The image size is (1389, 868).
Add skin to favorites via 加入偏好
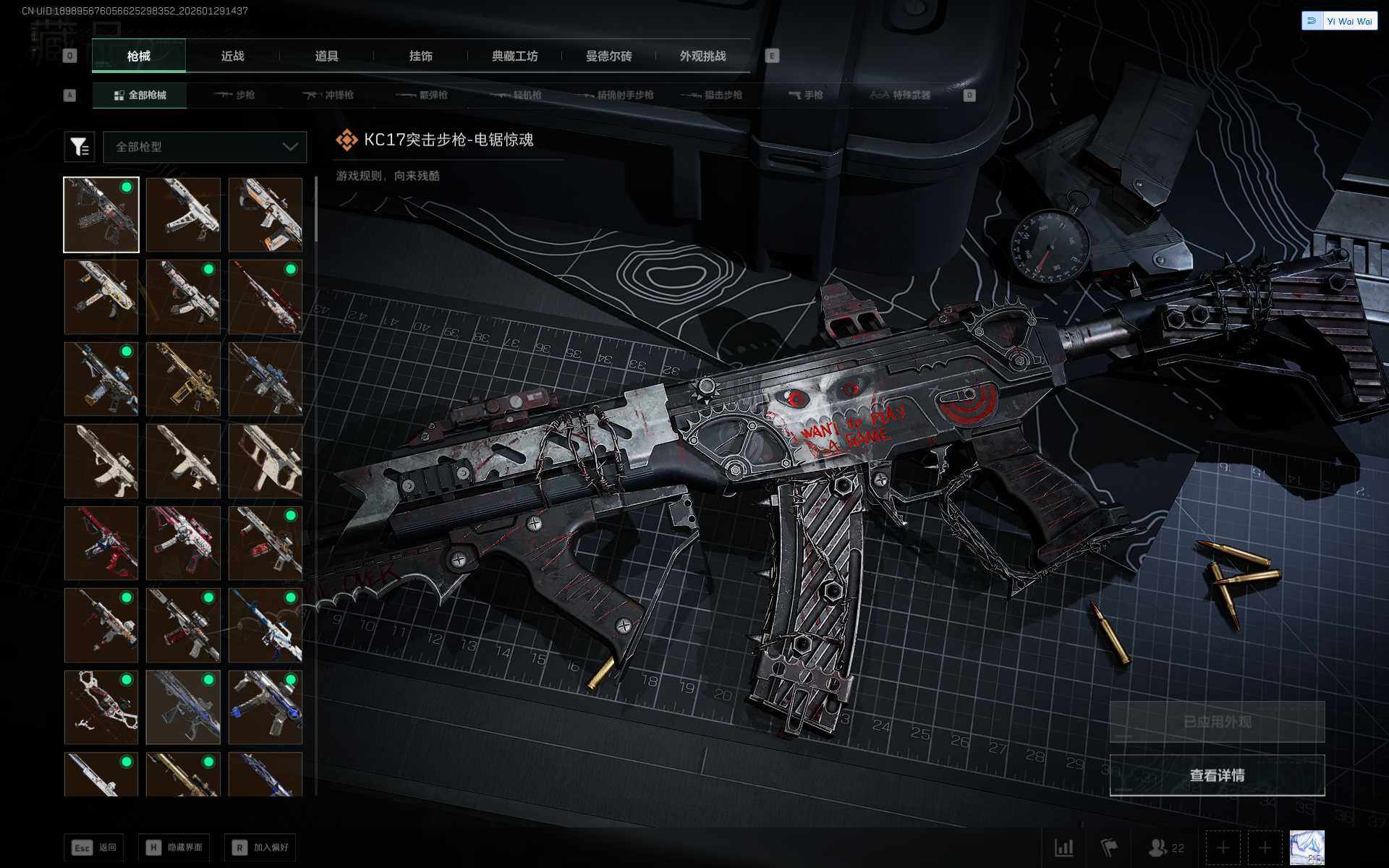tap(260, 847)
